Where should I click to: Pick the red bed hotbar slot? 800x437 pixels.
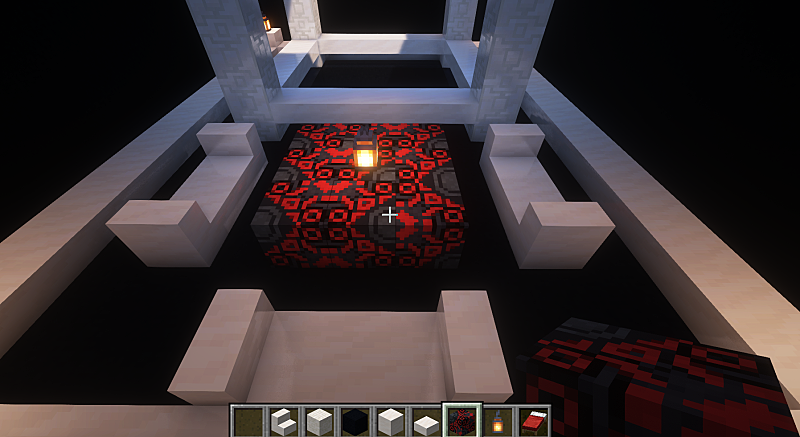coord(533,422)
